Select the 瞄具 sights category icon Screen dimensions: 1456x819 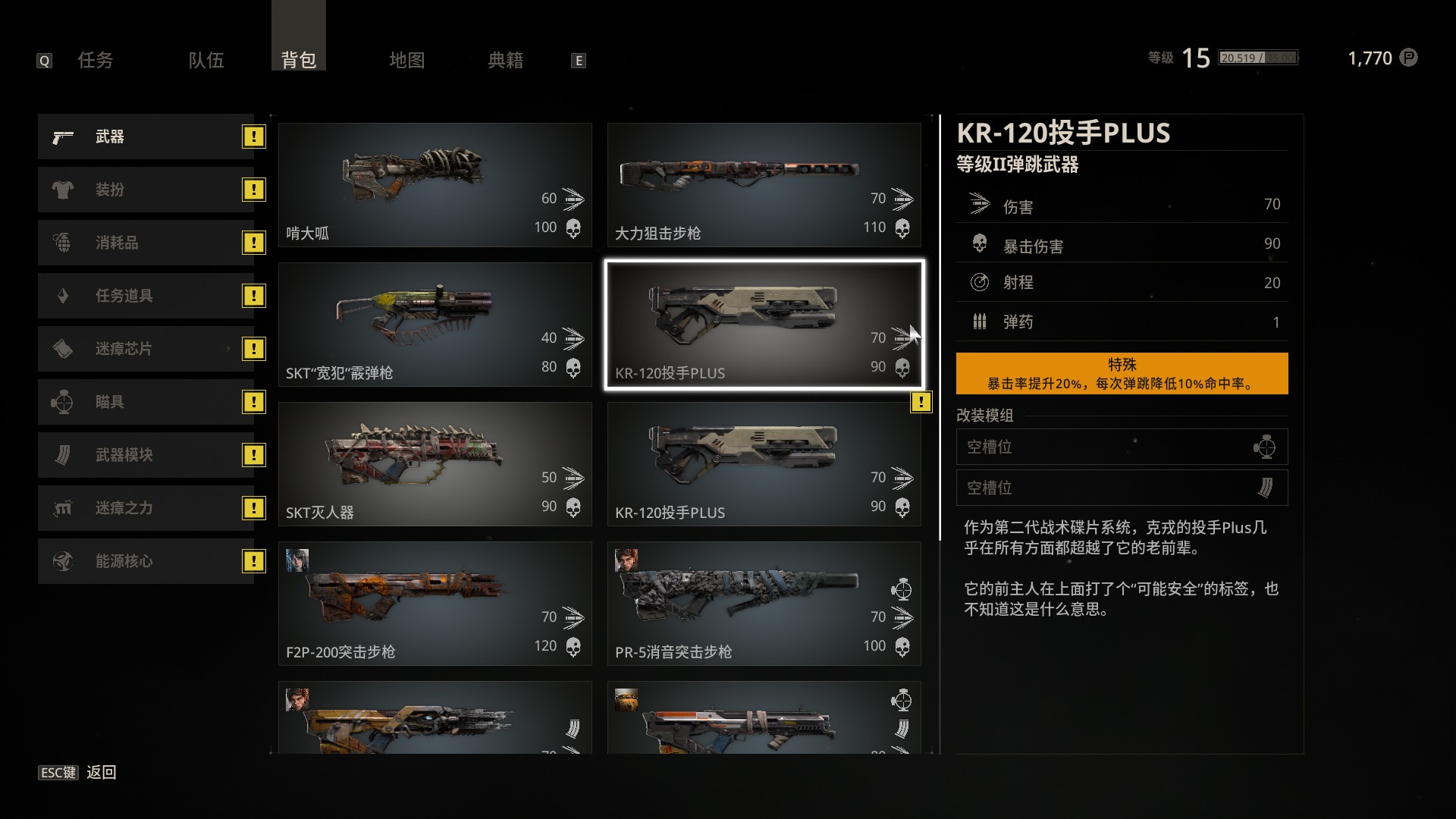click(x=62, y=402)
